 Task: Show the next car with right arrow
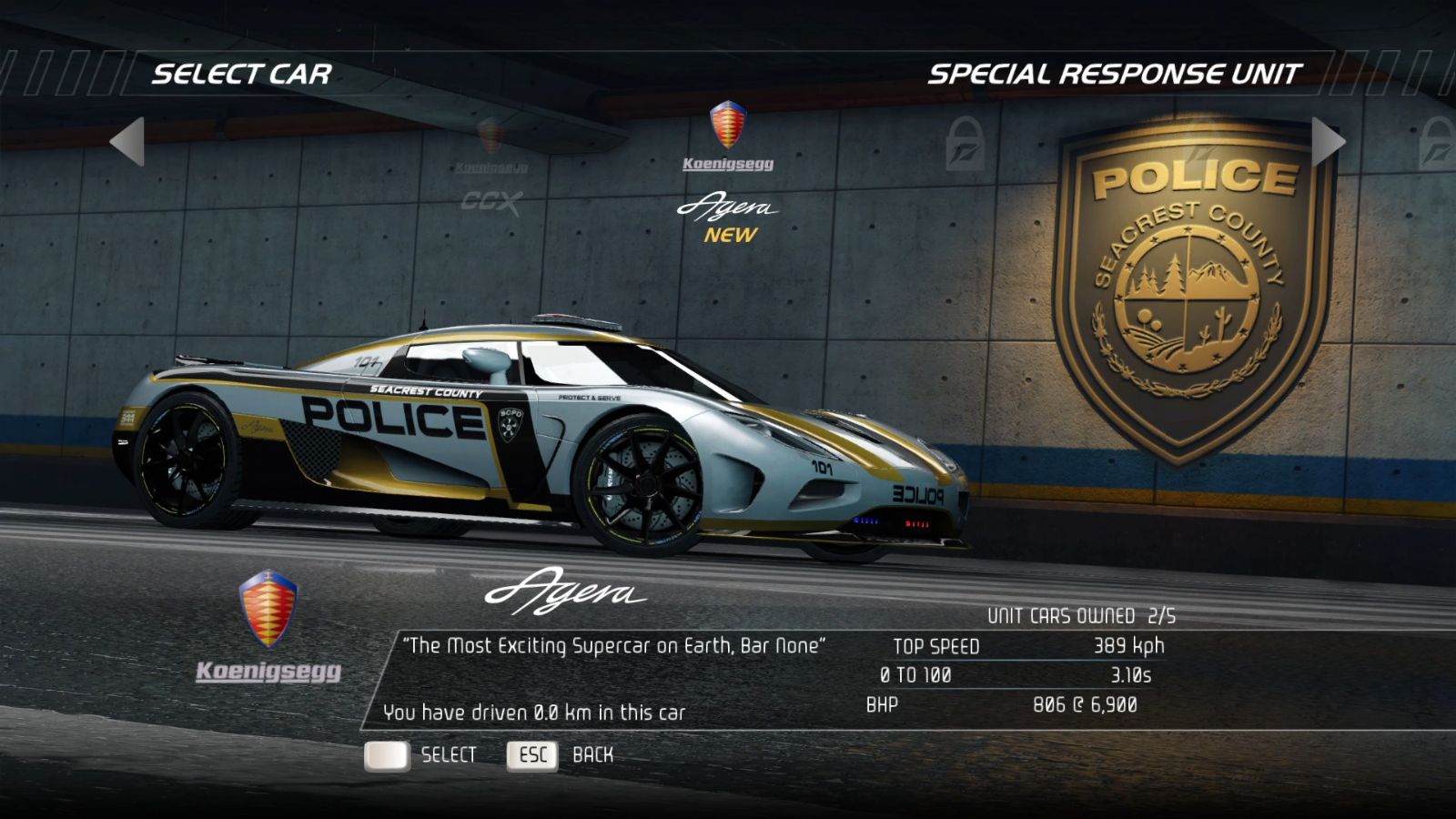click(x=1327, y=141)
